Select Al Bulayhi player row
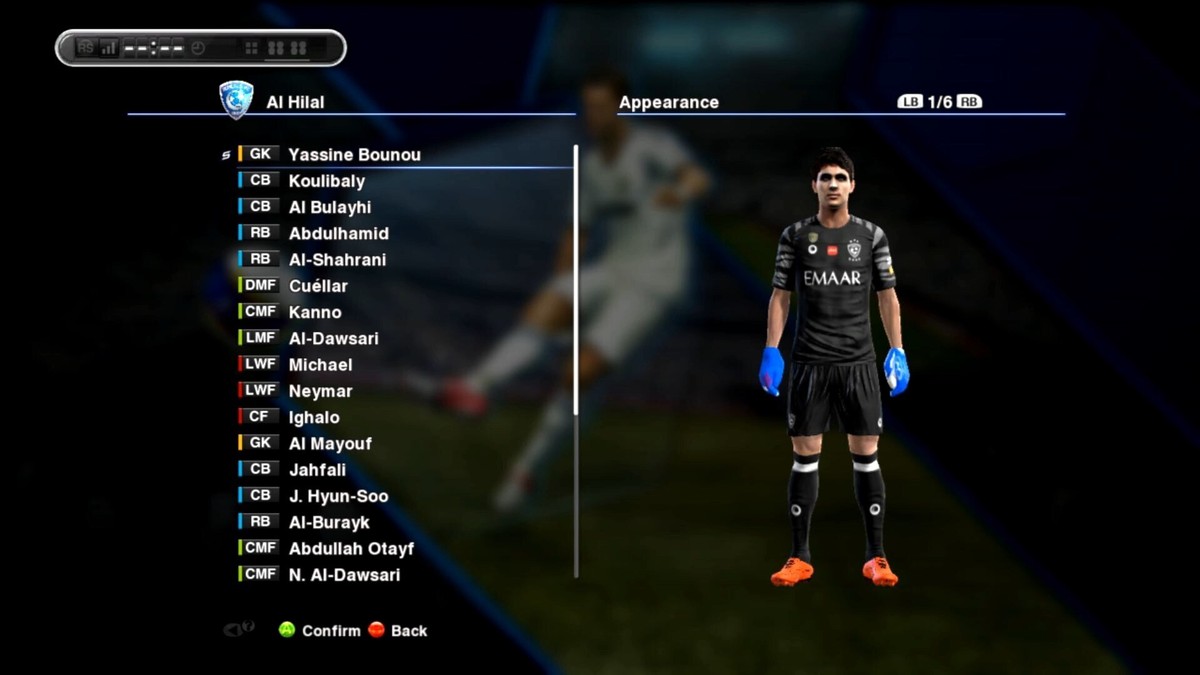The image size is (1200, 675). tap(329, 207)
